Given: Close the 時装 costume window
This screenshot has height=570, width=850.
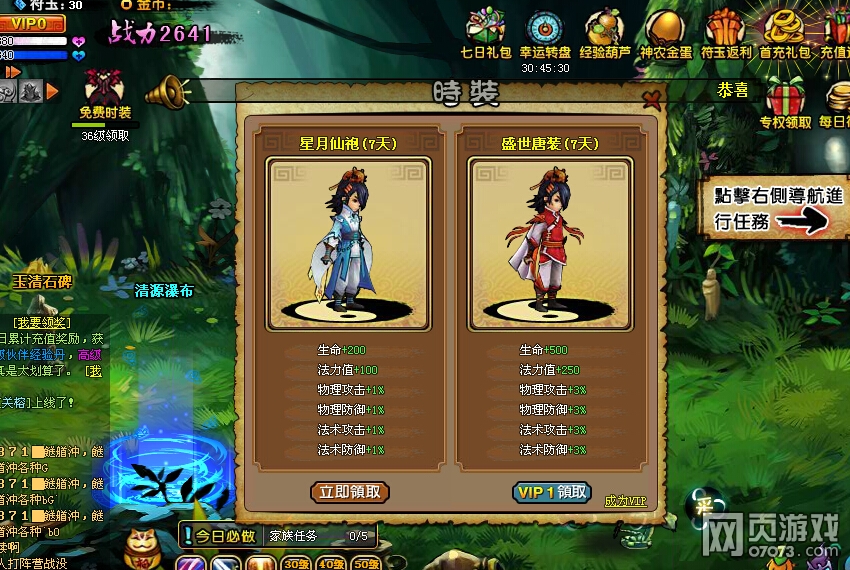Looking at the screenshot, I should [653, 97].
